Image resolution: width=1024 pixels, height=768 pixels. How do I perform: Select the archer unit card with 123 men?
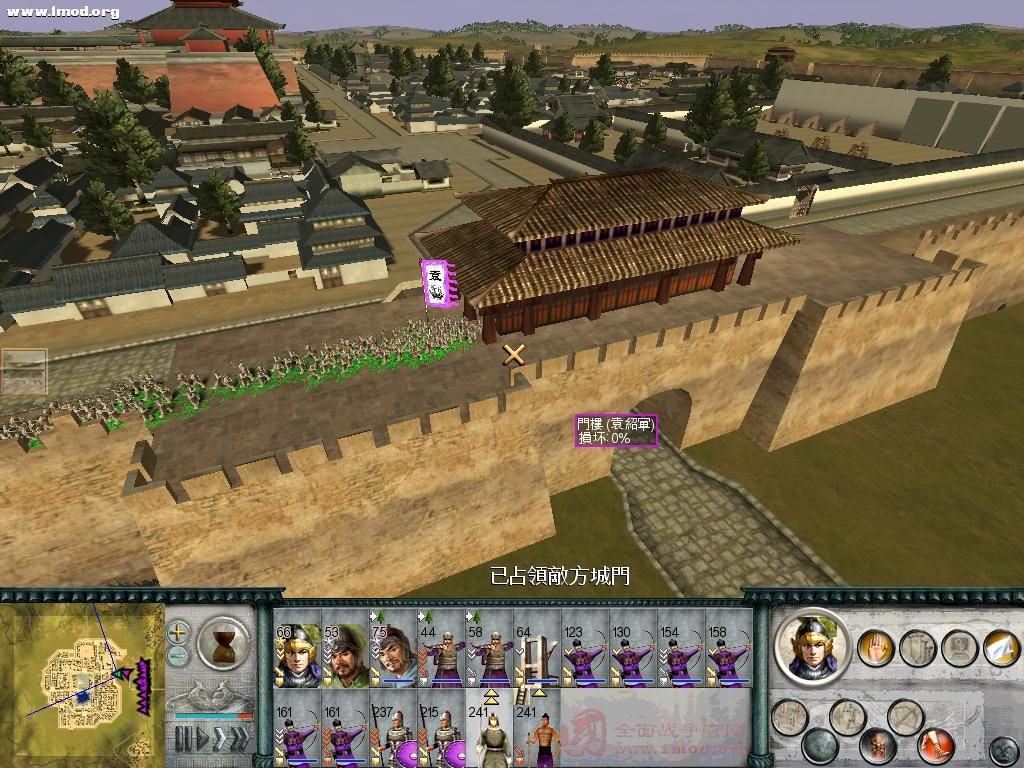[x=585, y=655]
